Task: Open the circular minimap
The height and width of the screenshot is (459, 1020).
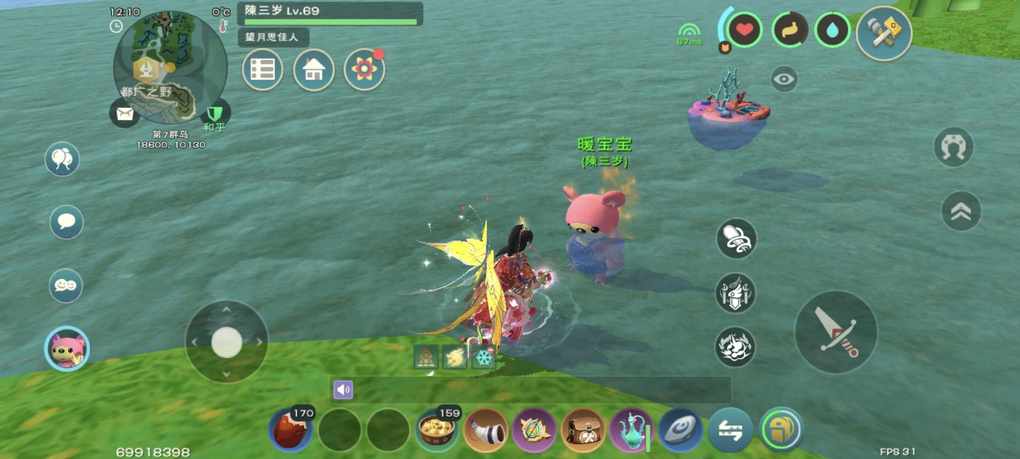Action: click(170, 67)
